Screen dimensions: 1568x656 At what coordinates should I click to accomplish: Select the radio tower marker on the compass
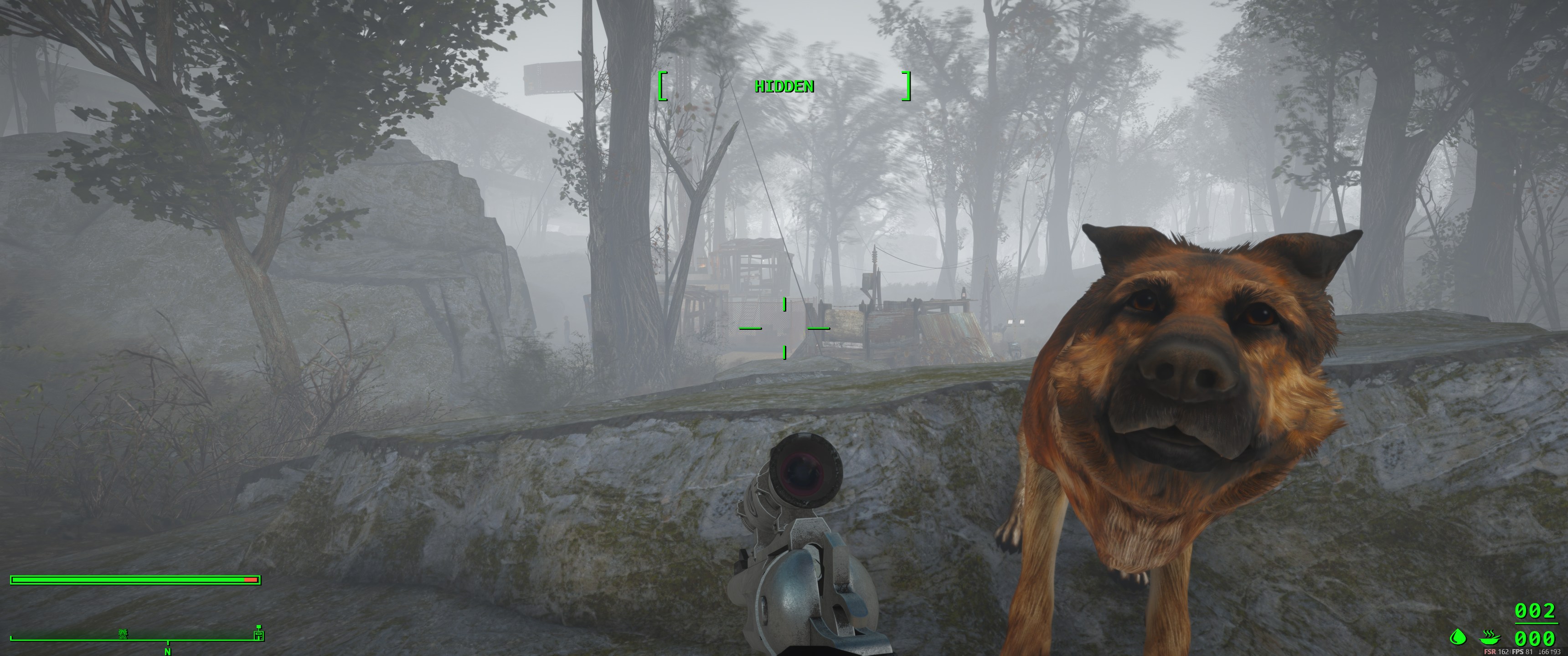pos(123,634)
